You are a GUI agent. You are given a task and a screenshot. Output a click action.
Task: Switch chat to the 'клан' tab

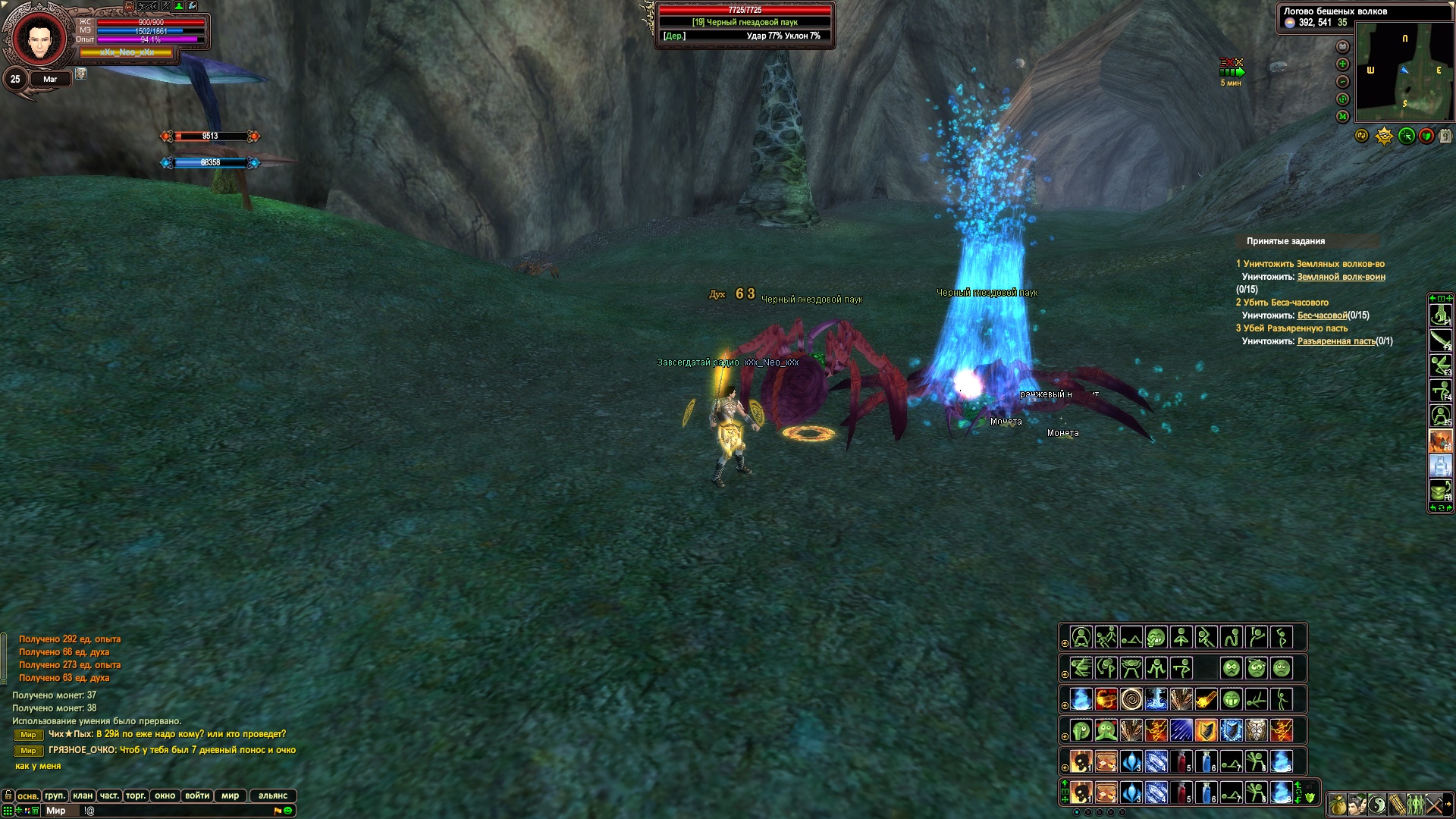[83, 795]
